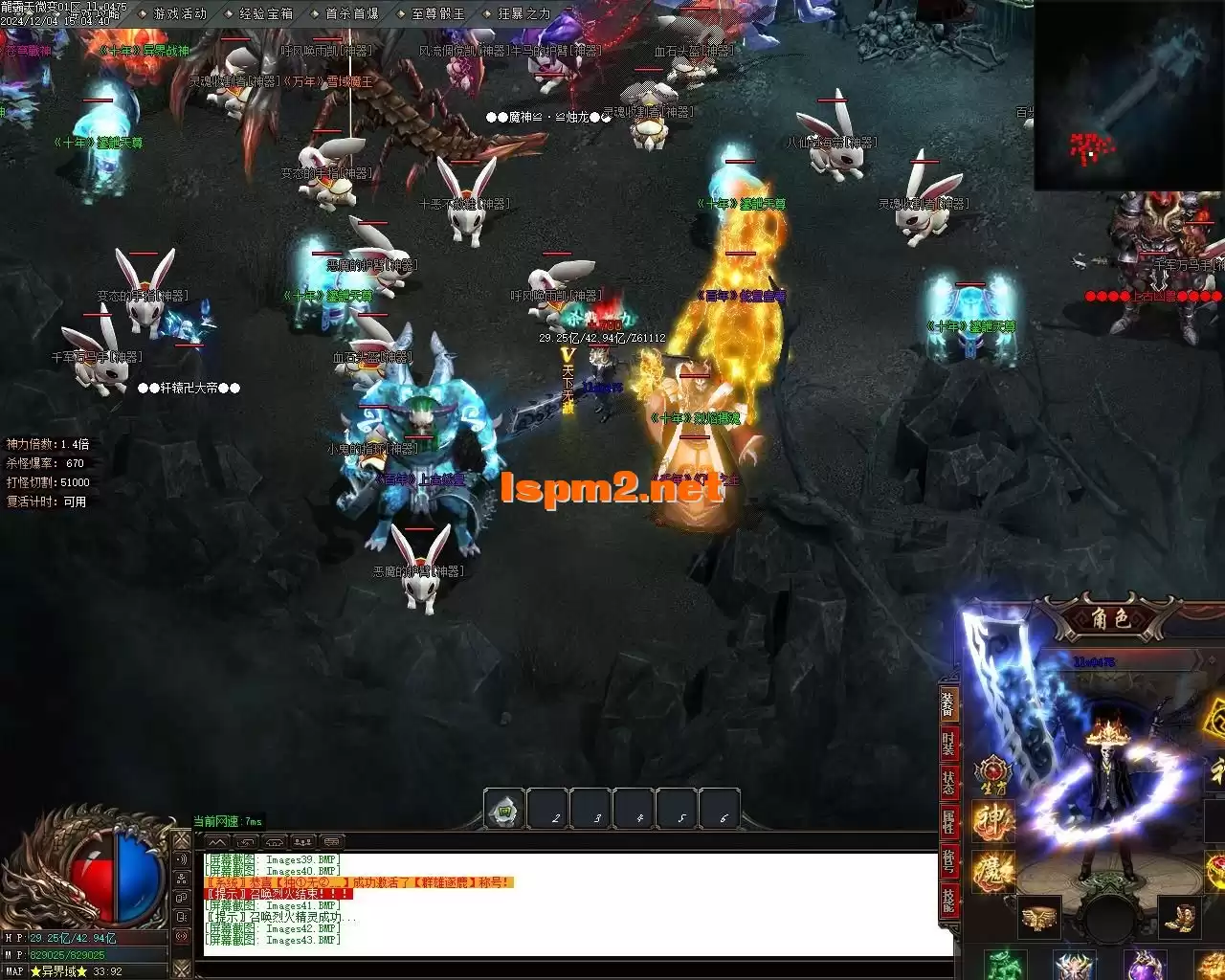The height and width of the screenshot is (980, 1225).
Task: Use the return scroll in hotbar slot one
Action: pos(504,811)
